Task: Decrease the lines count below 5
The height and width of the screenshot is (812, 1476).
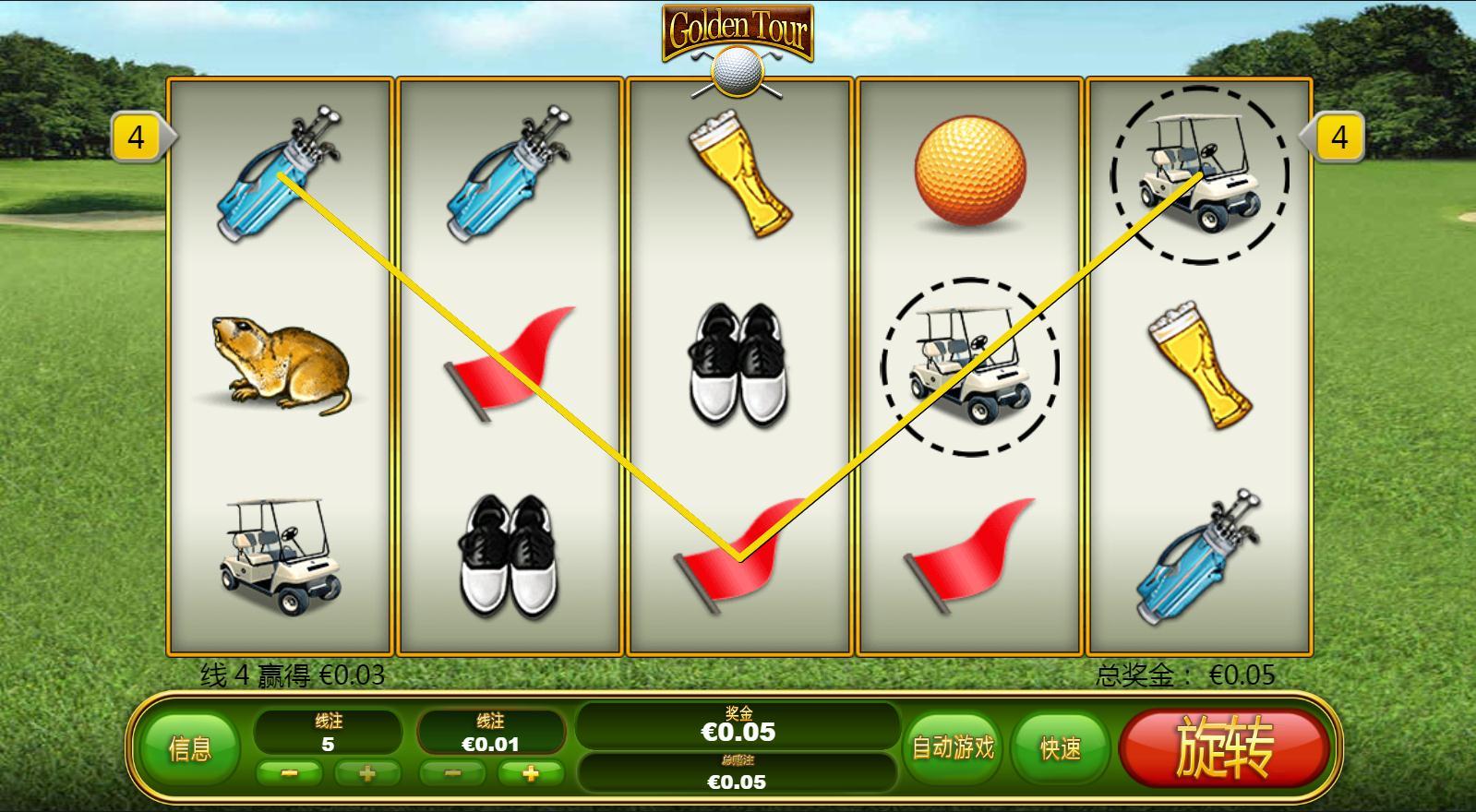Action: tap(289, 773)
